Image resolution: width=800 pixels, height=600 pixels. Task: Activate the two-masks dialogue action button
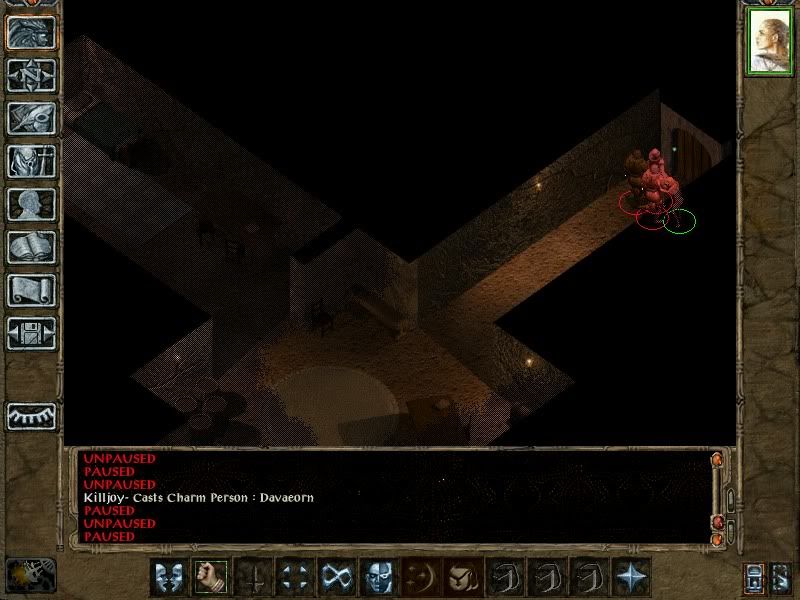pos(169,577)
